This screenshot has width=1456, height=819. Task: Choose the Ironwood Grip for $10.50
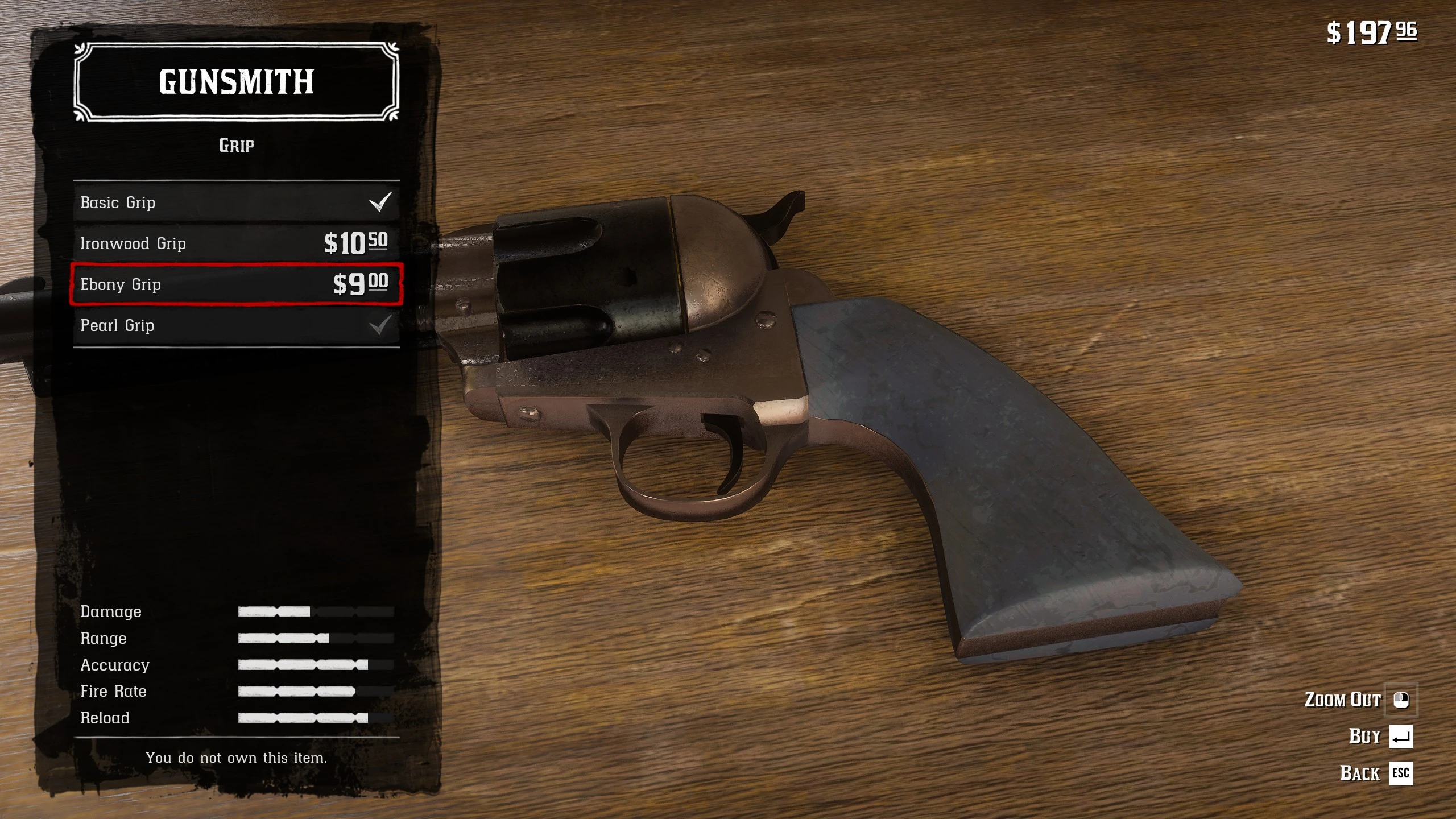click(236, 243)
